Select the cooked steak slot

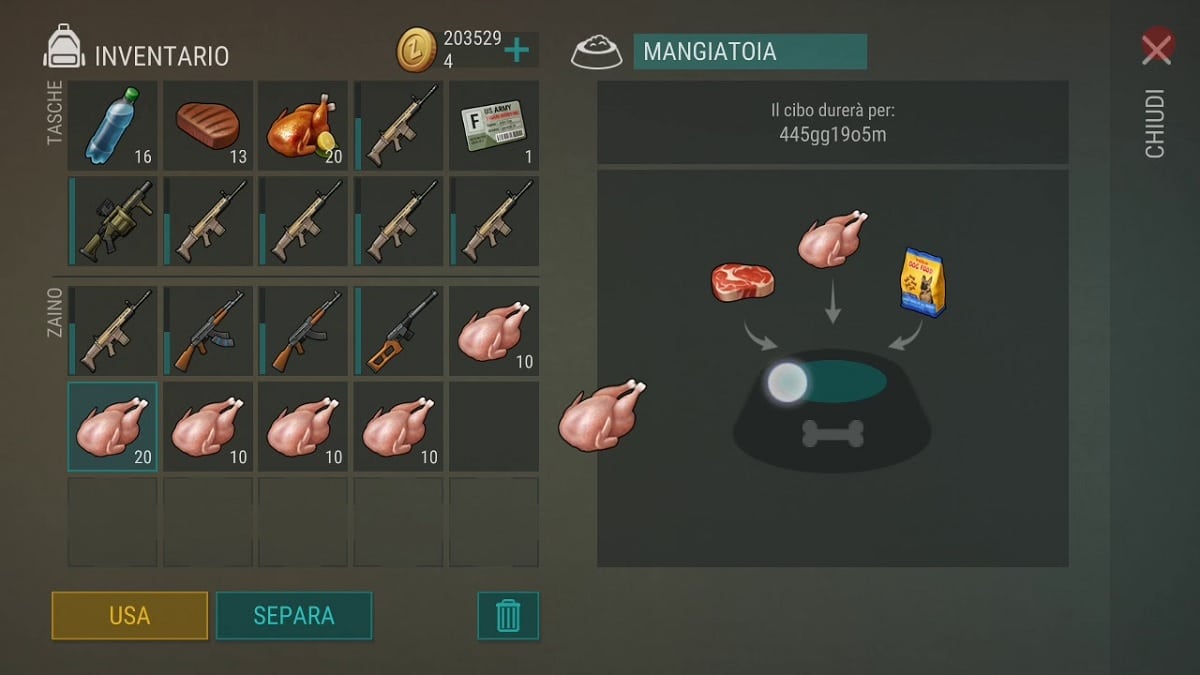pos(207,125)
